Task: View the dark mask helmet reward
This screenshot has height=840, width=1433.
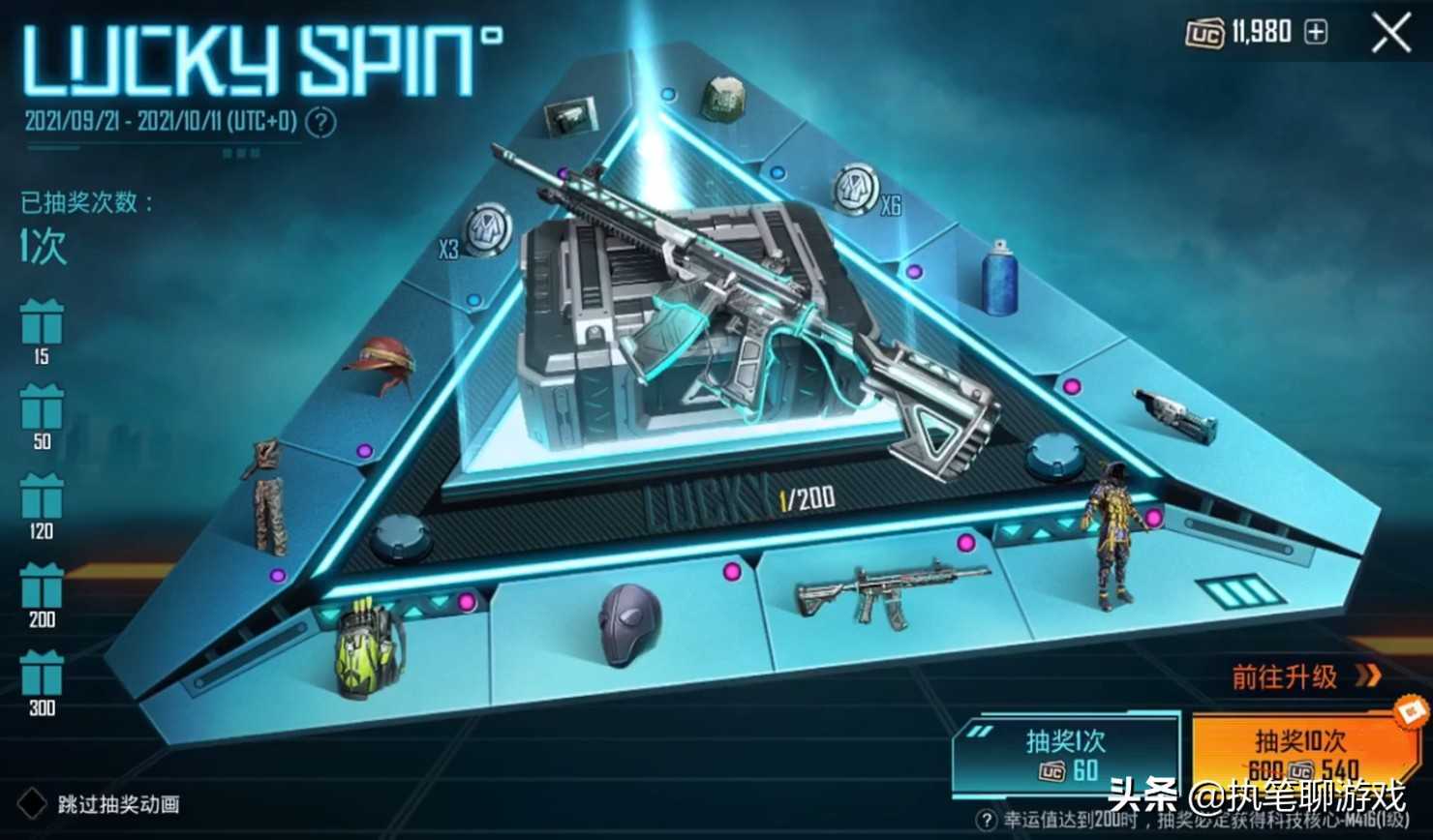Action: click(628, 625)
